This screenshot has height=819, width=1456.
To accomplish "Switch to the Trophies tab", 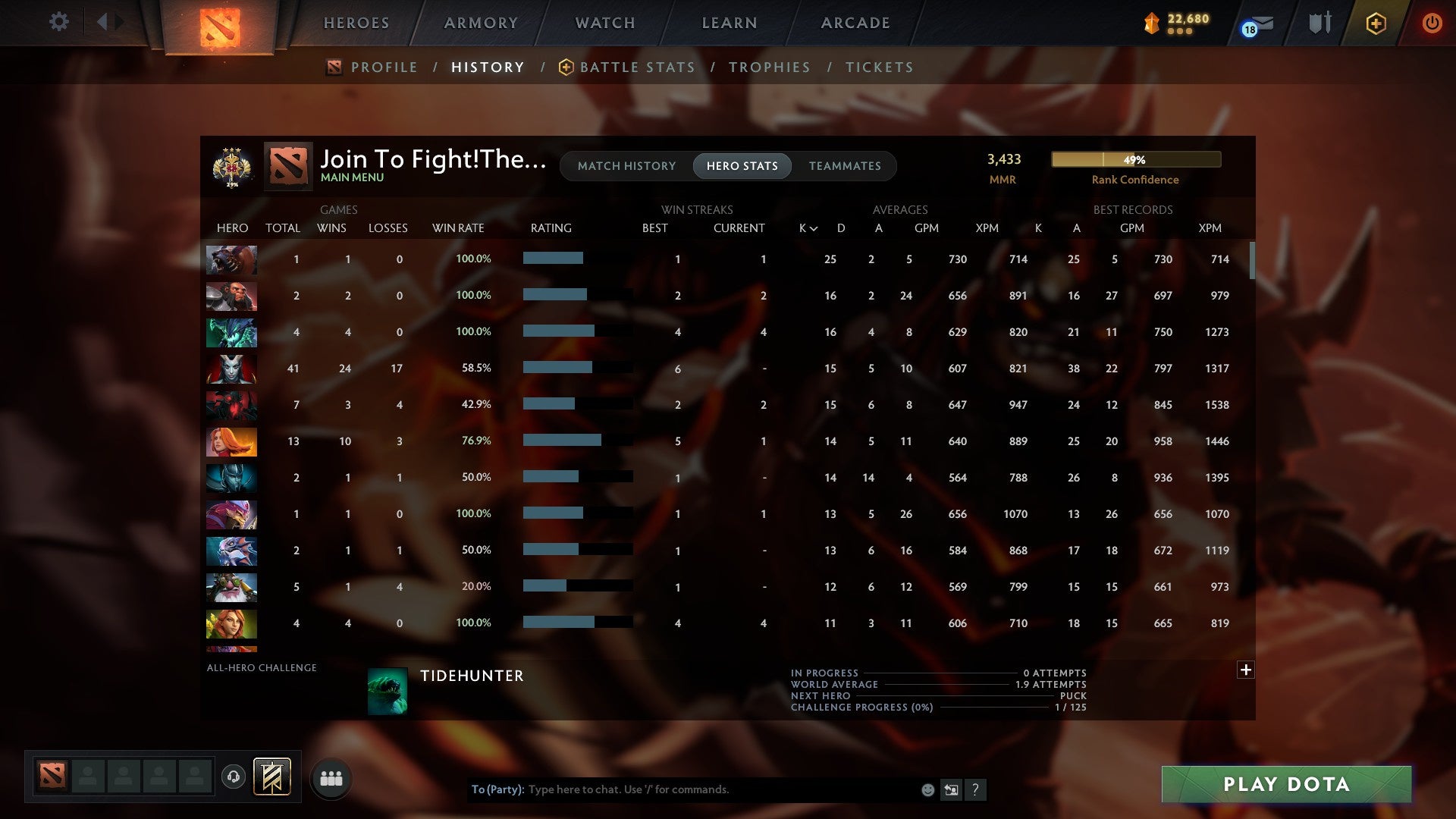I will click(x=769, y=67).
